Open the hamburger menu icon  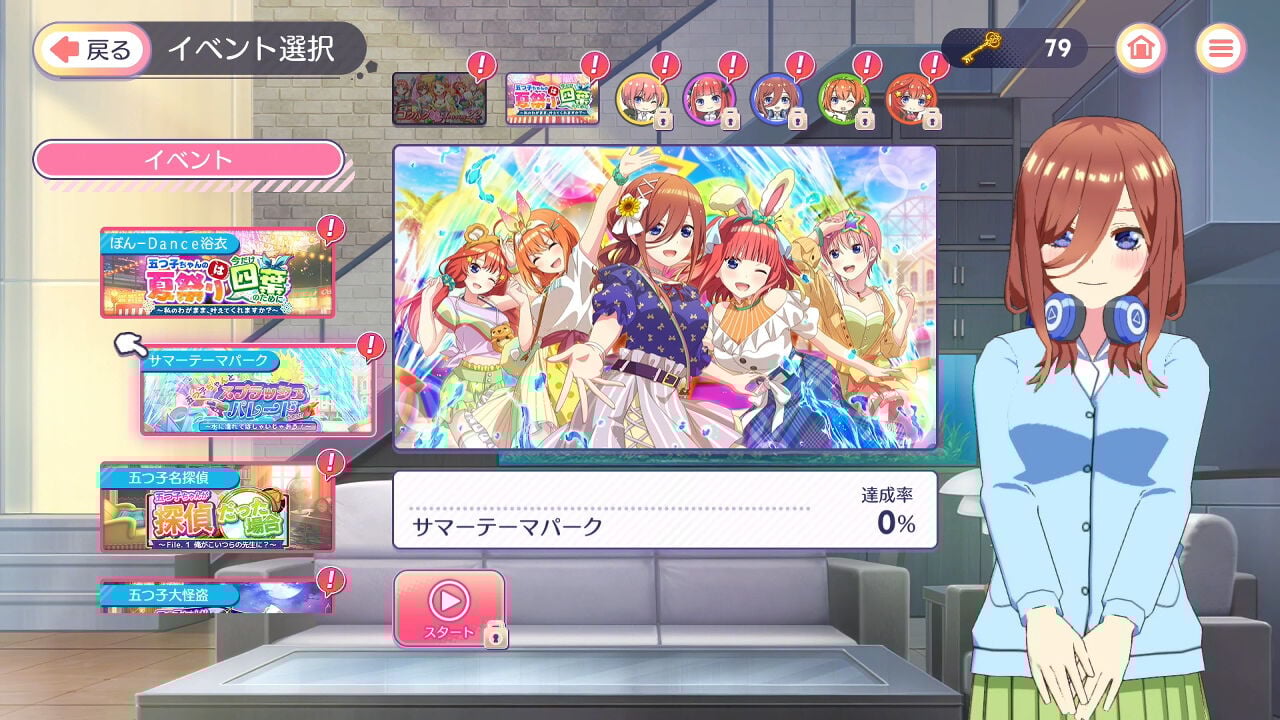pyautogui.click(x=1224, y=47)
